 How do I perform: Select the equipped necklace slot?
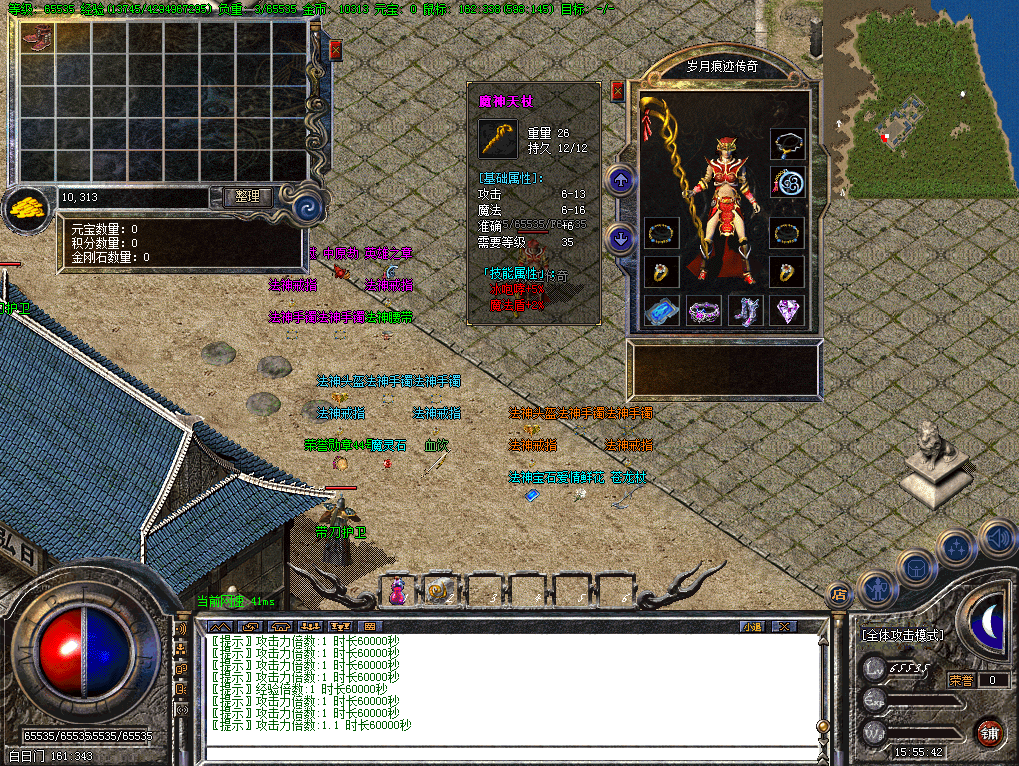(787, 145)
